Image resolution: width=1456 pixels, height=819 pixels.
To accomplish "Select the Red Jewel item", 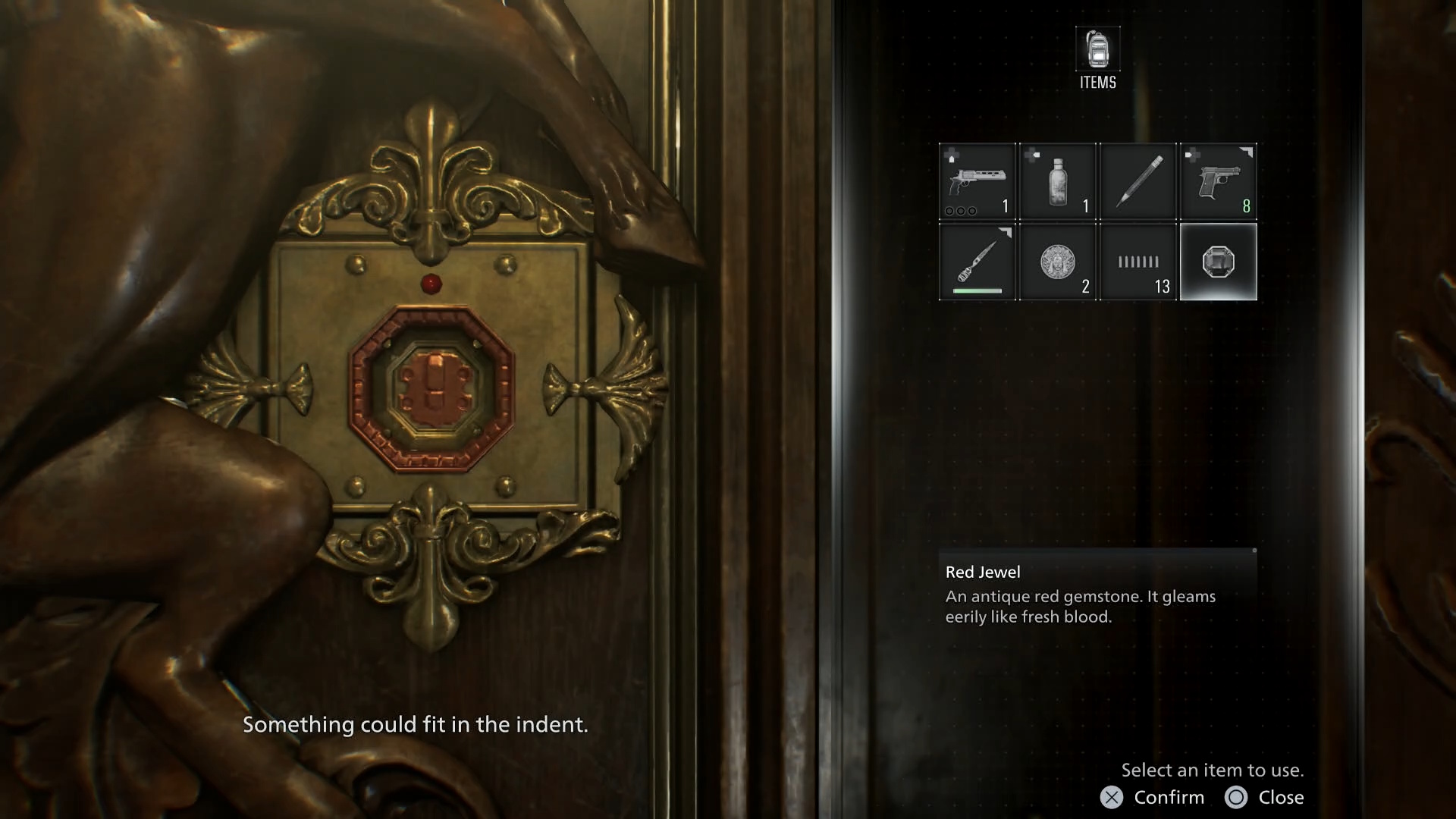I will (x=1219, y=262).
